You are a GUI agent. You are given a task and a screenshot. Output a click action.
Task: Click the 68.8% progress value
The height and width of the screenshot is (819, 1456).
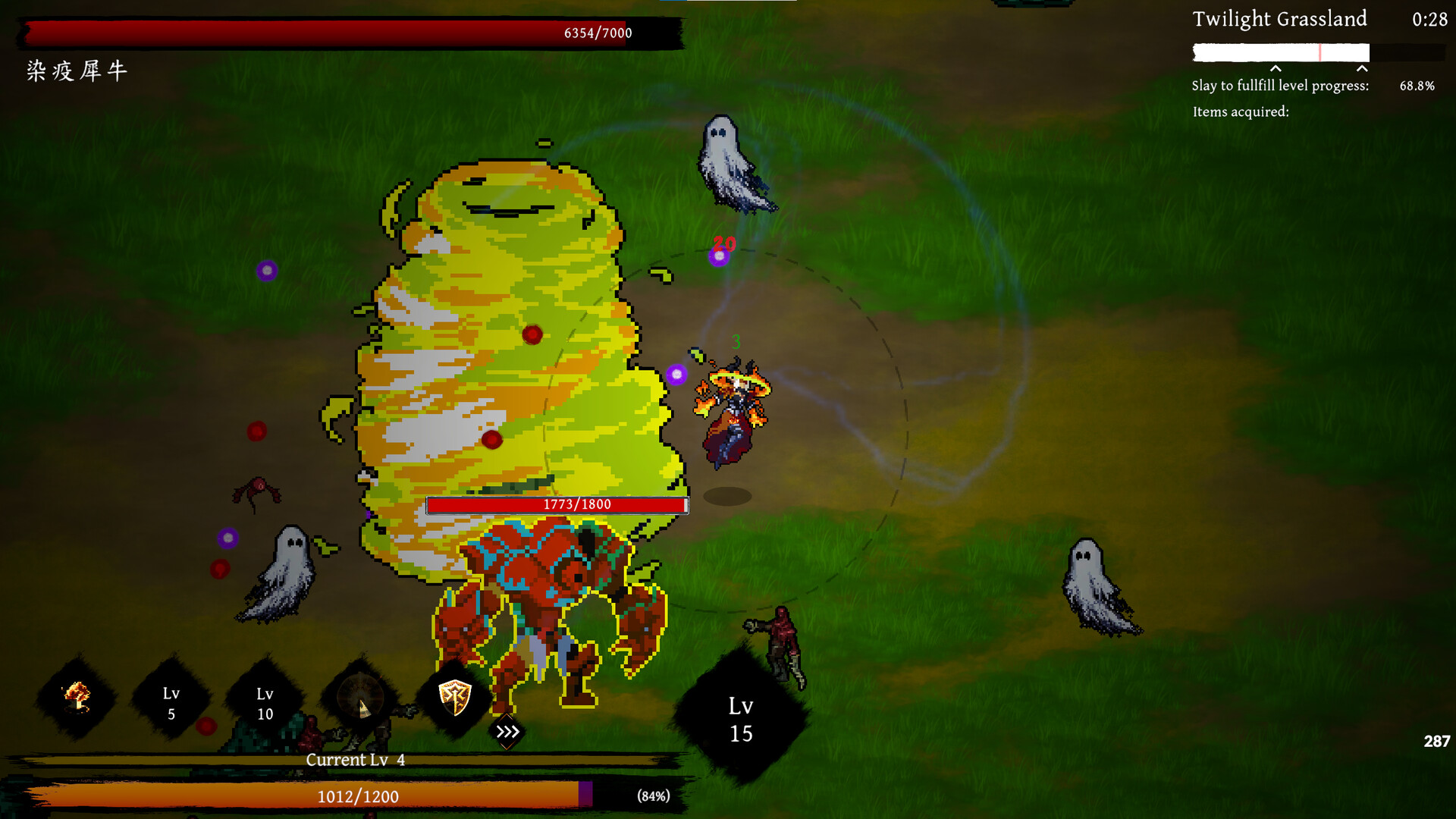(x=1417, y=86)
